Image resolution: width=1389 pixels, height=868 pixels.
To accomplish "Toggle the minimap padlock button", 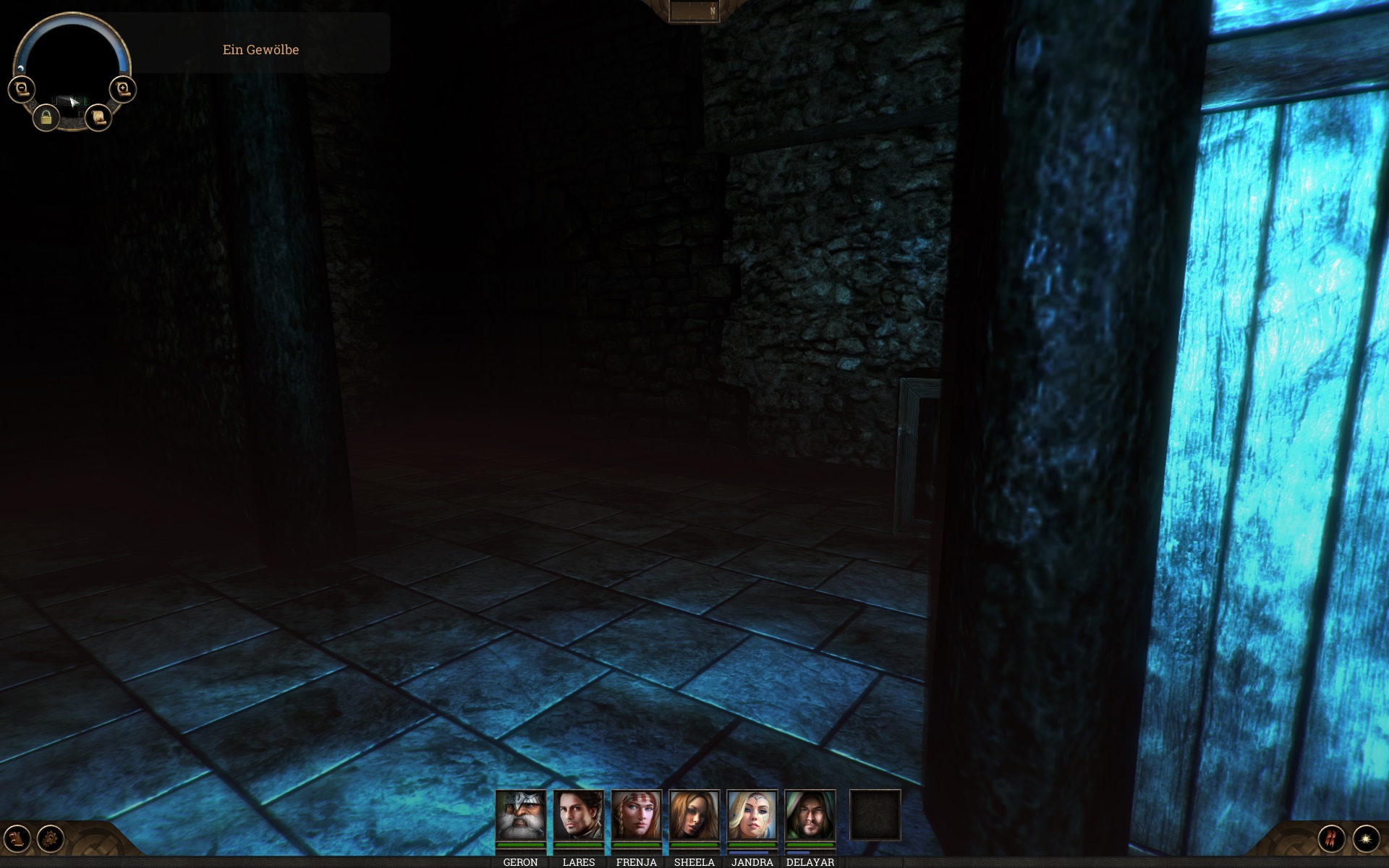I will click(x=46, y=117).
